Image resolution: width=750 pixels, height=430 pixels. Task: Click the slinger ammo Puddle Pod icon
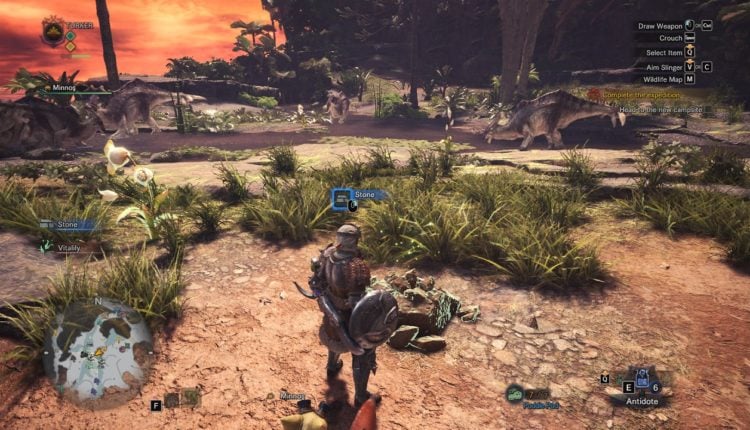click(515, 394)
